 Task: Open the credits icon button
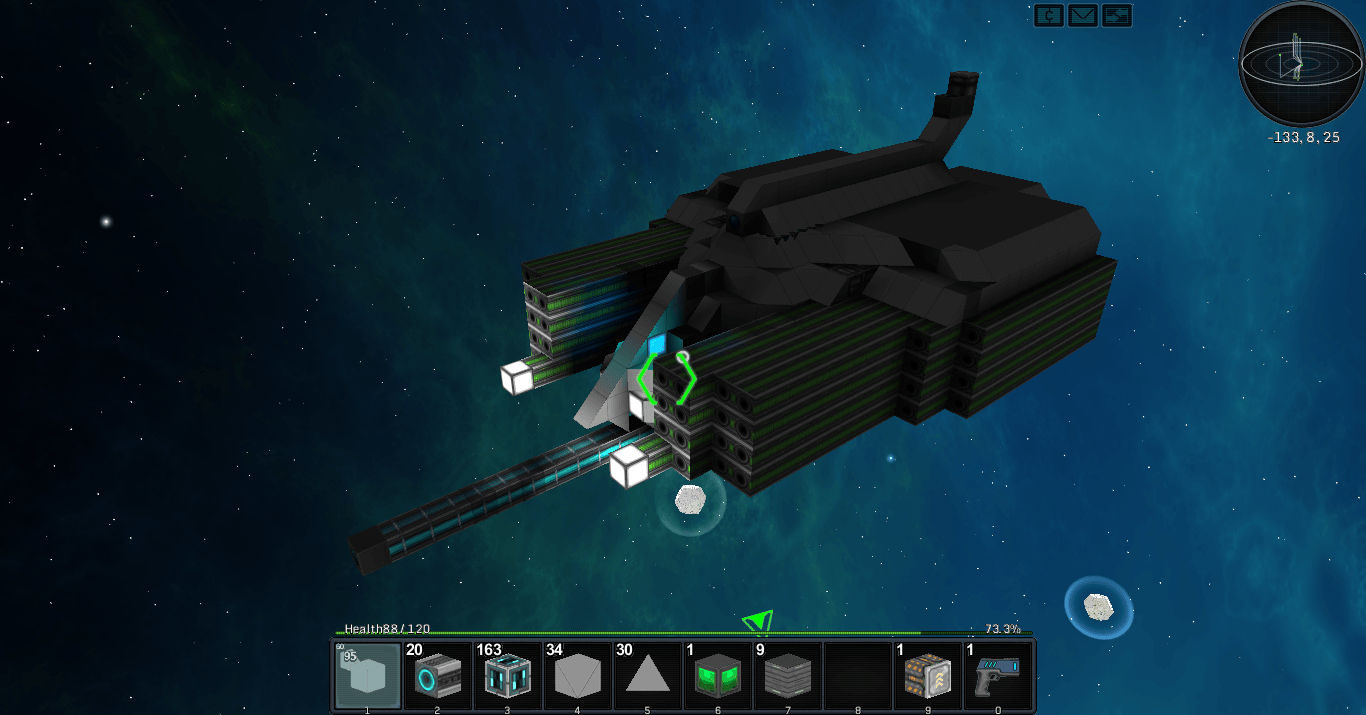1048,15
